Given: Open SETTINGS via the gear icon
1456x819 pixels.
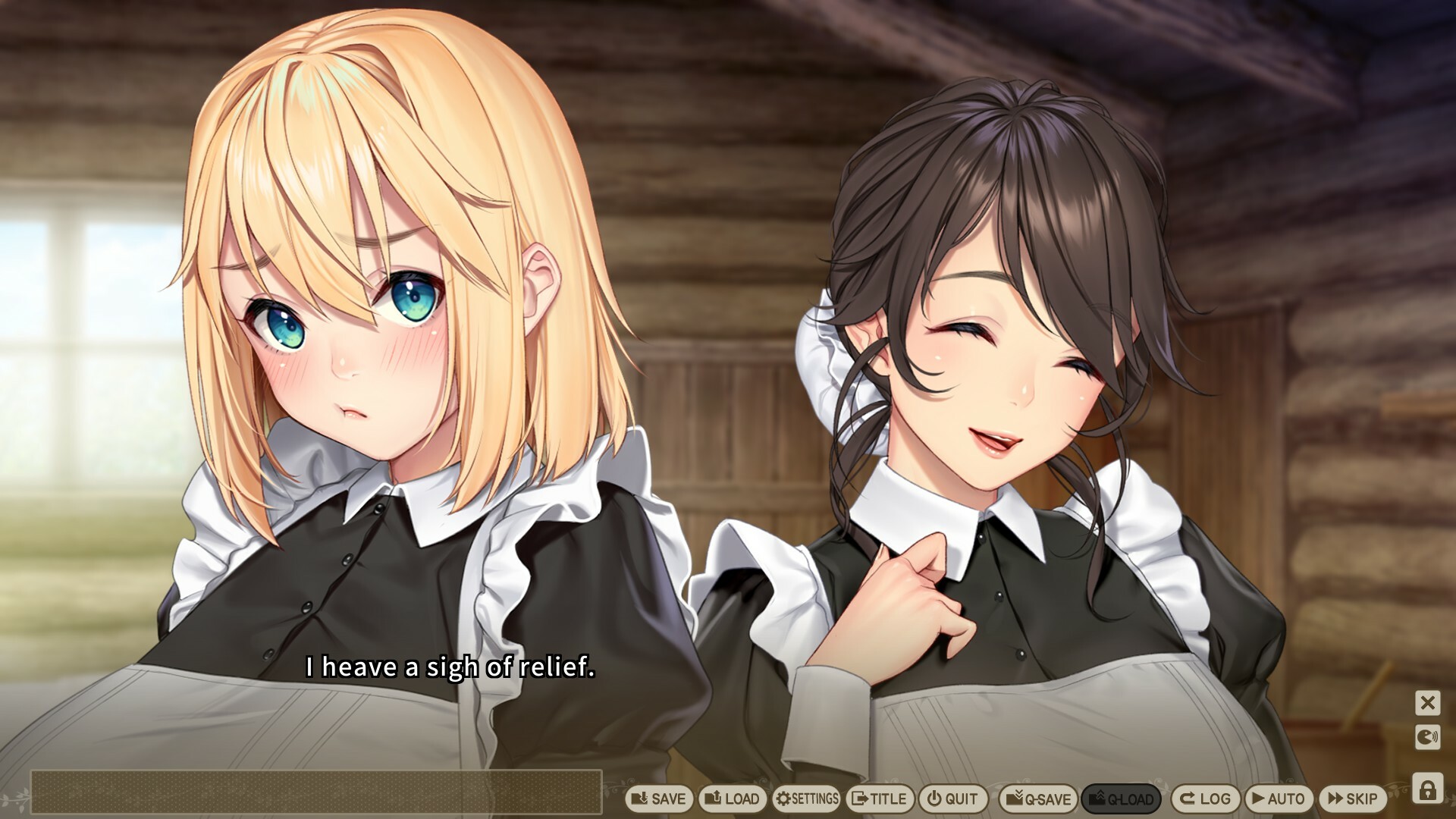Looking at the screenshot, I should 806,799.
